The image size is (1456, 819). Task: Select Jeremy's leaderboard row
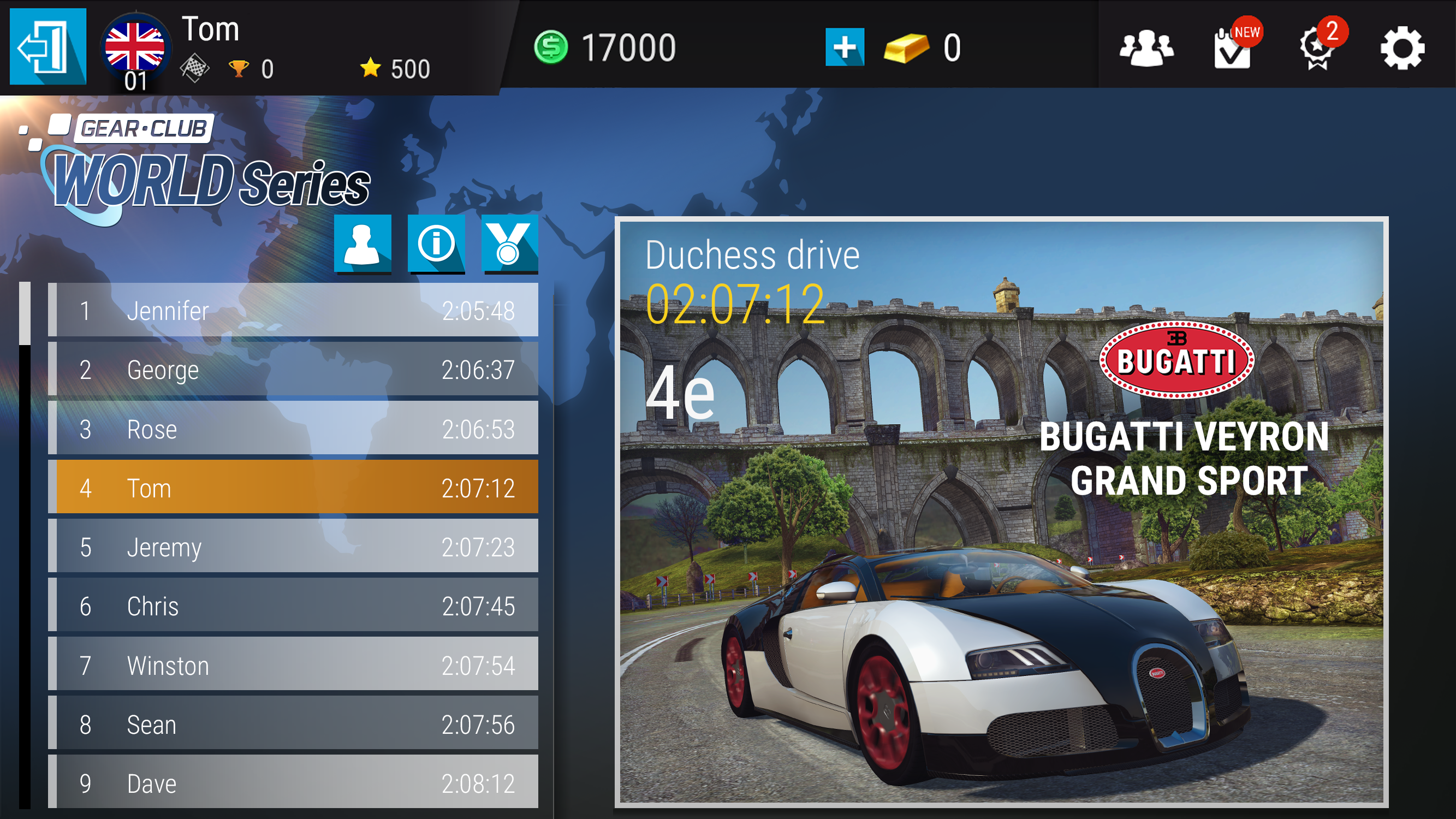point(294,547)
